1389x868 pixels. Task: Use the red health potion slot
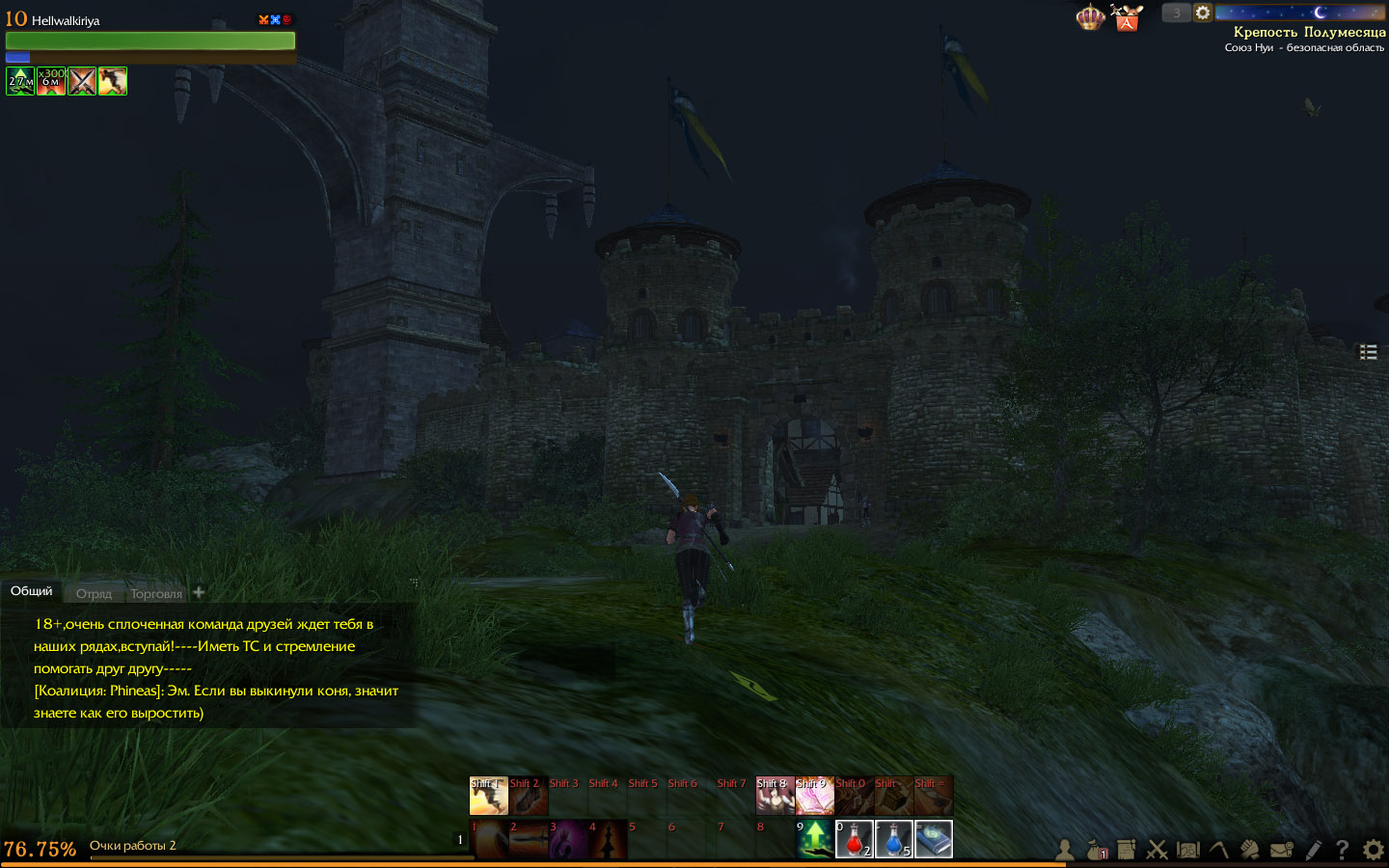[854, 839]
